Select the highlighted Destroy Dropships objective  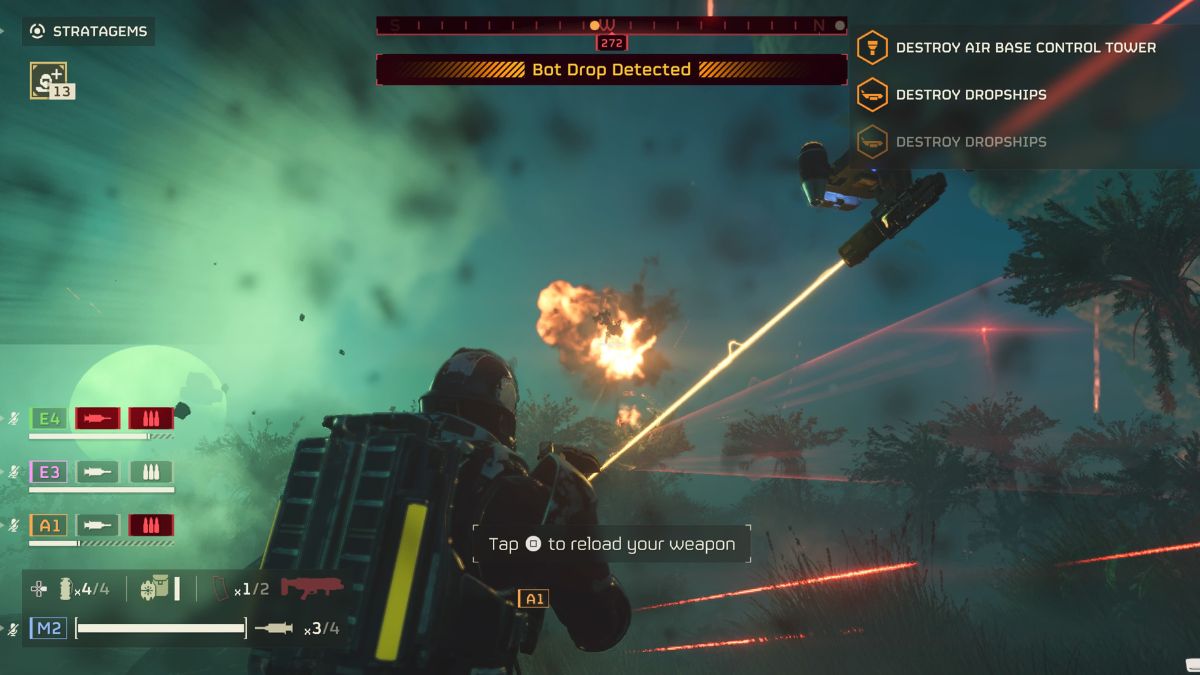pos(970,94)
